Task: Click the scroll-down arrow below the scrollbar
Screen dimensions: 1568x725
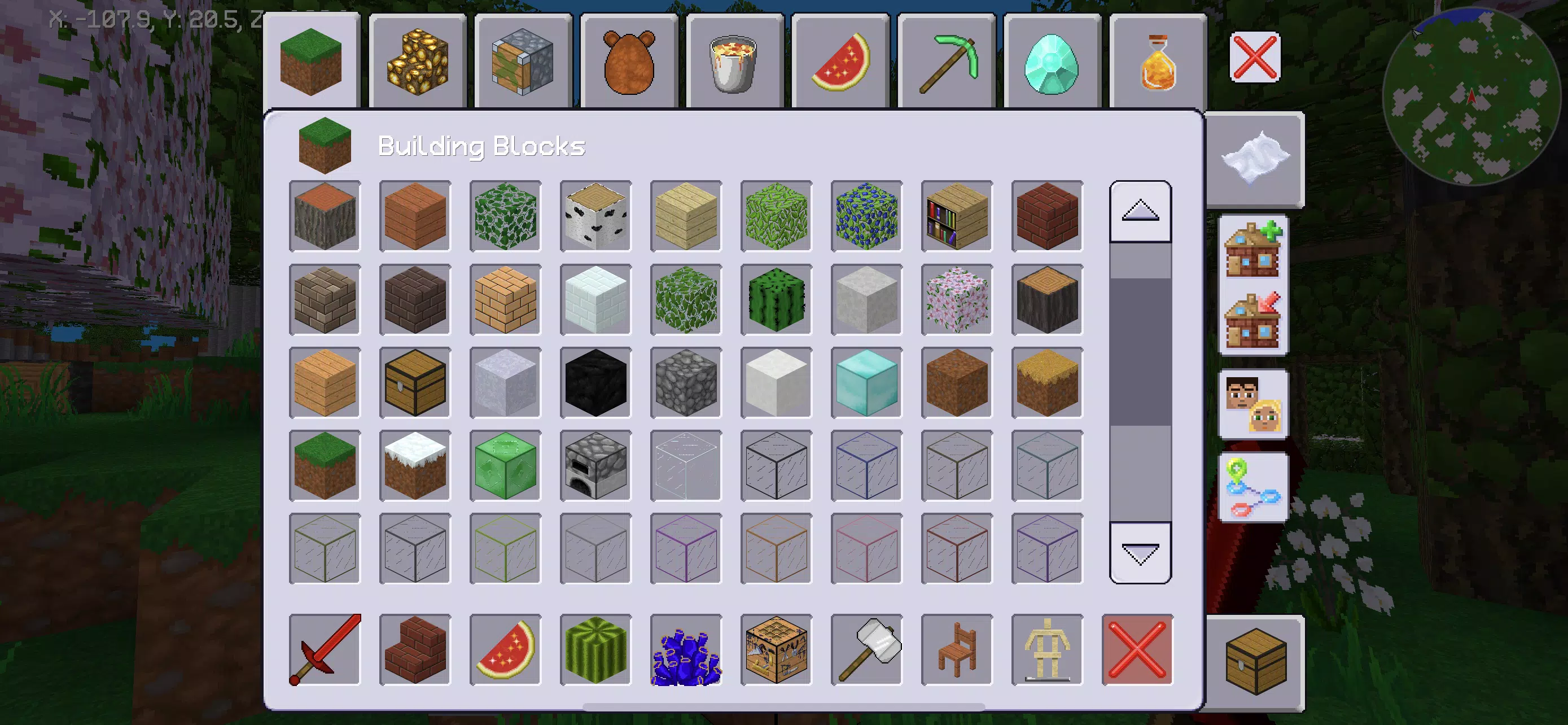Action: point(1140,553)
